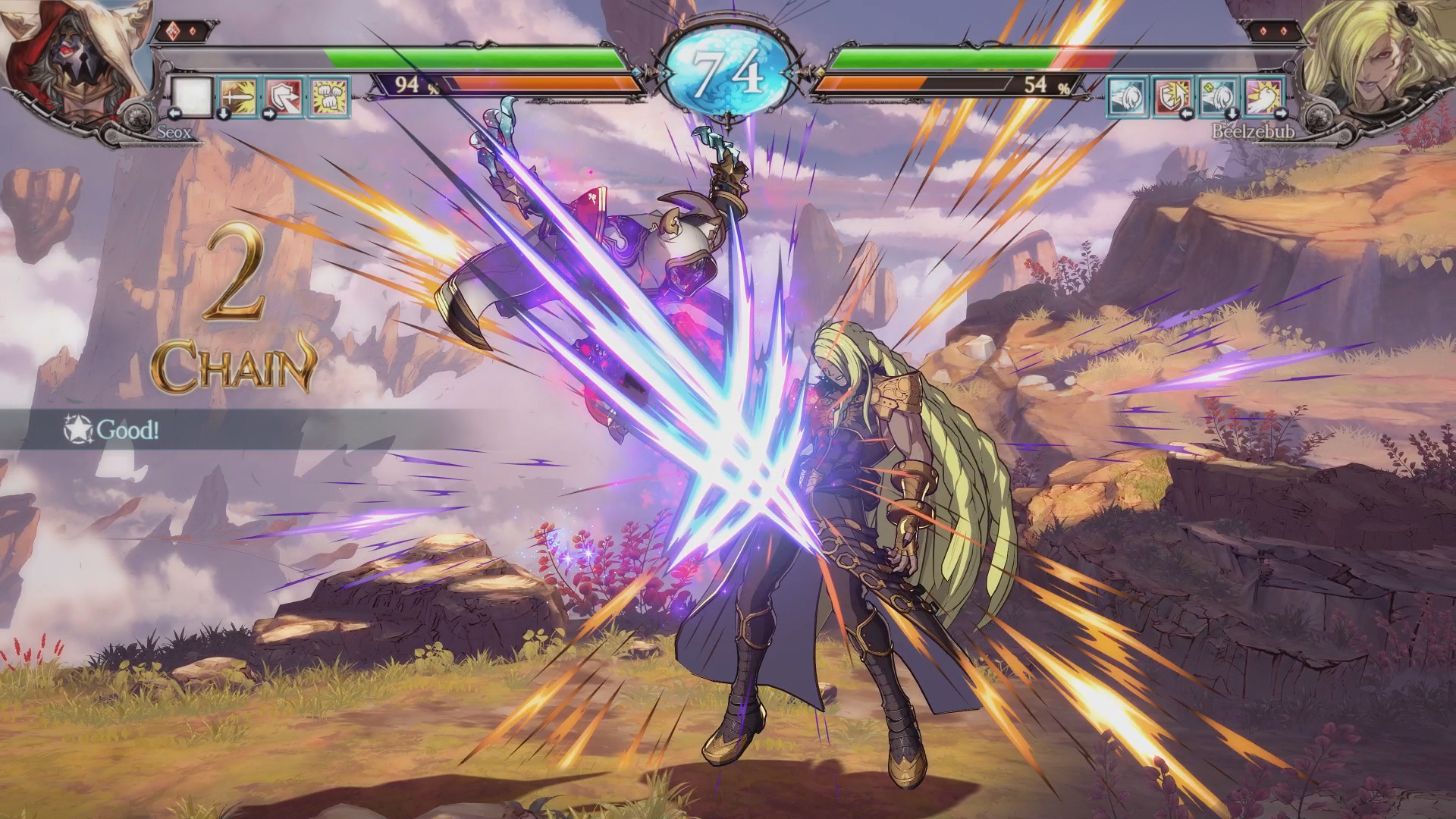Select Beelzebub's diamond-marked claw skill icon
Screen dimensions: 1456x819
point(1218,95)
